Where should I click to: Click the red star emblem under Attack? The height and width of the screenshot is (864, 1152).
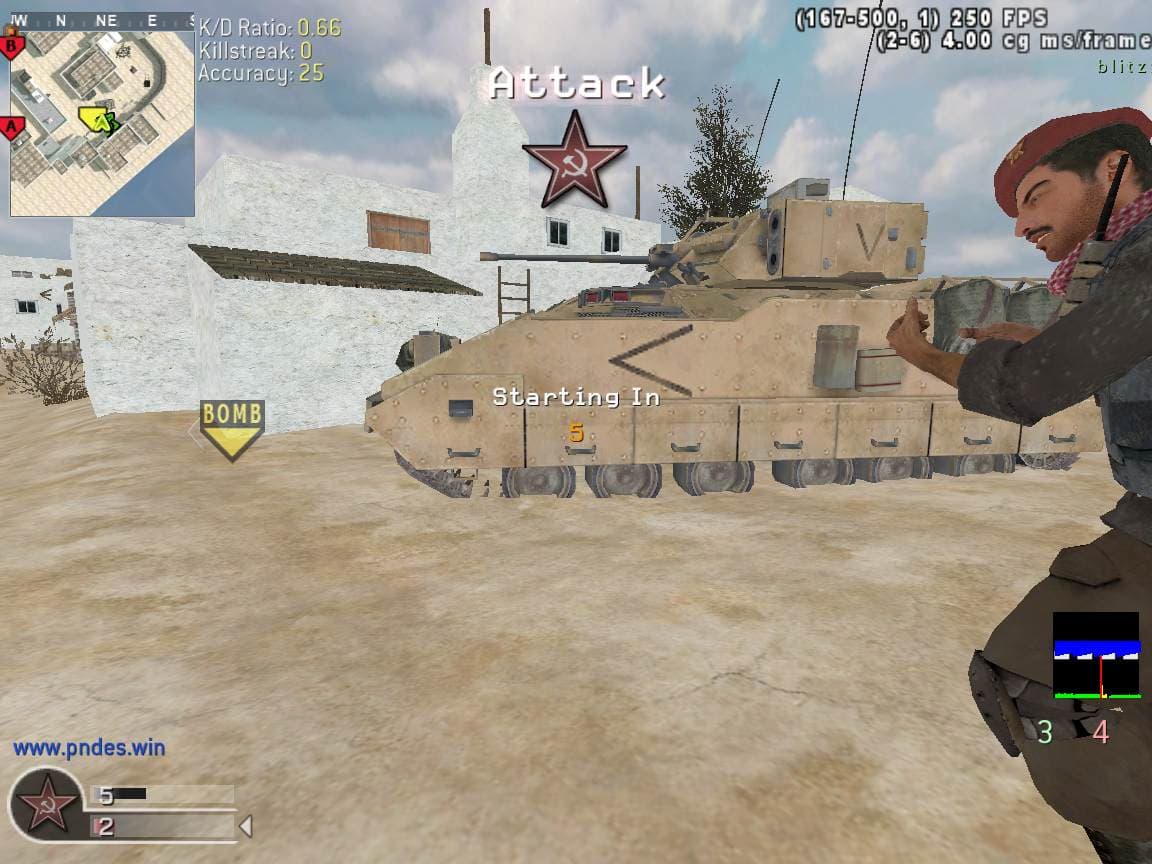pyautogui.click(x=575, y=159)
